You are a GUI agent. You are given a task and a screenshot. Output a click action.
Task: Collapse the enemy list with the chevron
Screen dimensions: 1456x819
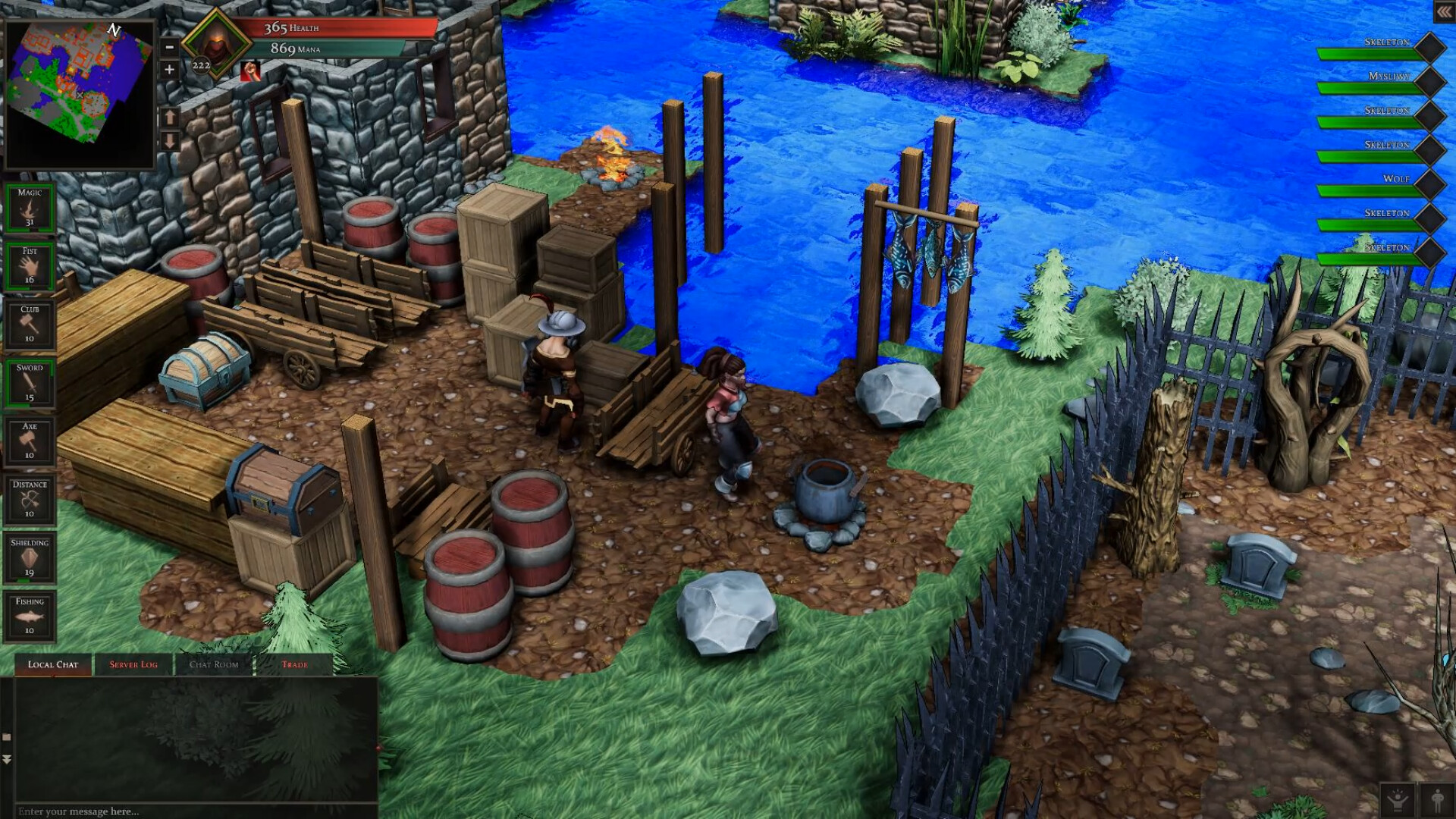[1445, 12]
